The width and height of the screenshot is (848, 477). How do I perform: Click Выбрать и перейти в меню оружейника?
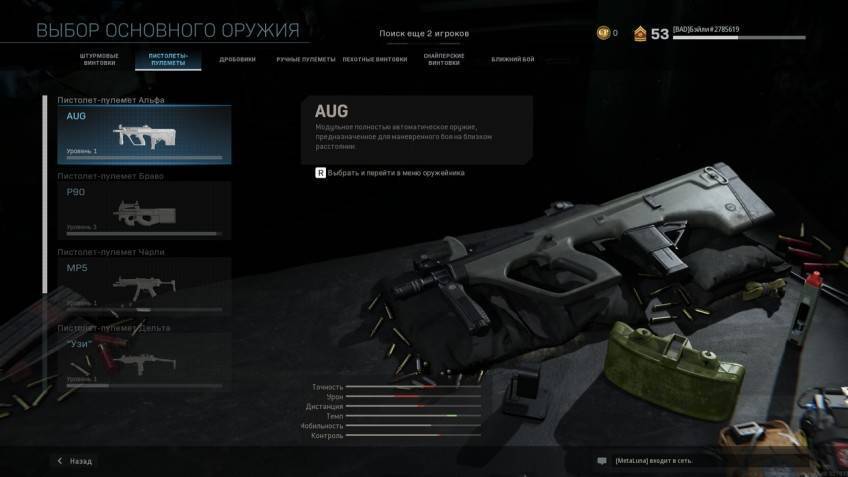click(390, 173)
